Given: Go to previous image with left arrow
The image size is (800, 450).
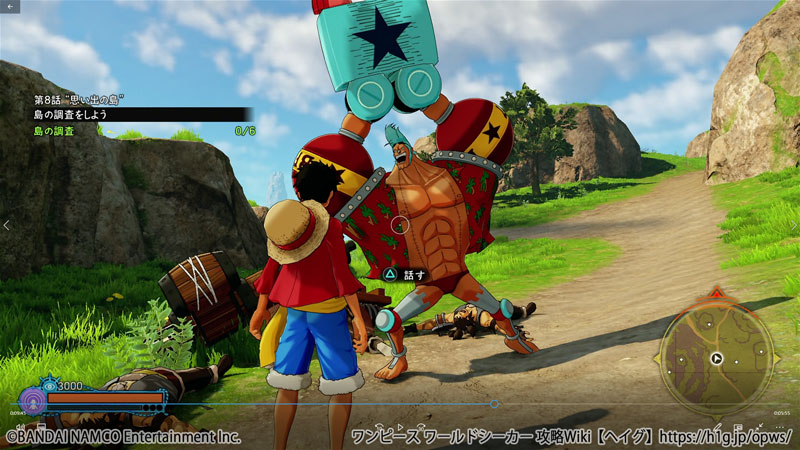Looking at the screenshot, I should coord(7,226).
